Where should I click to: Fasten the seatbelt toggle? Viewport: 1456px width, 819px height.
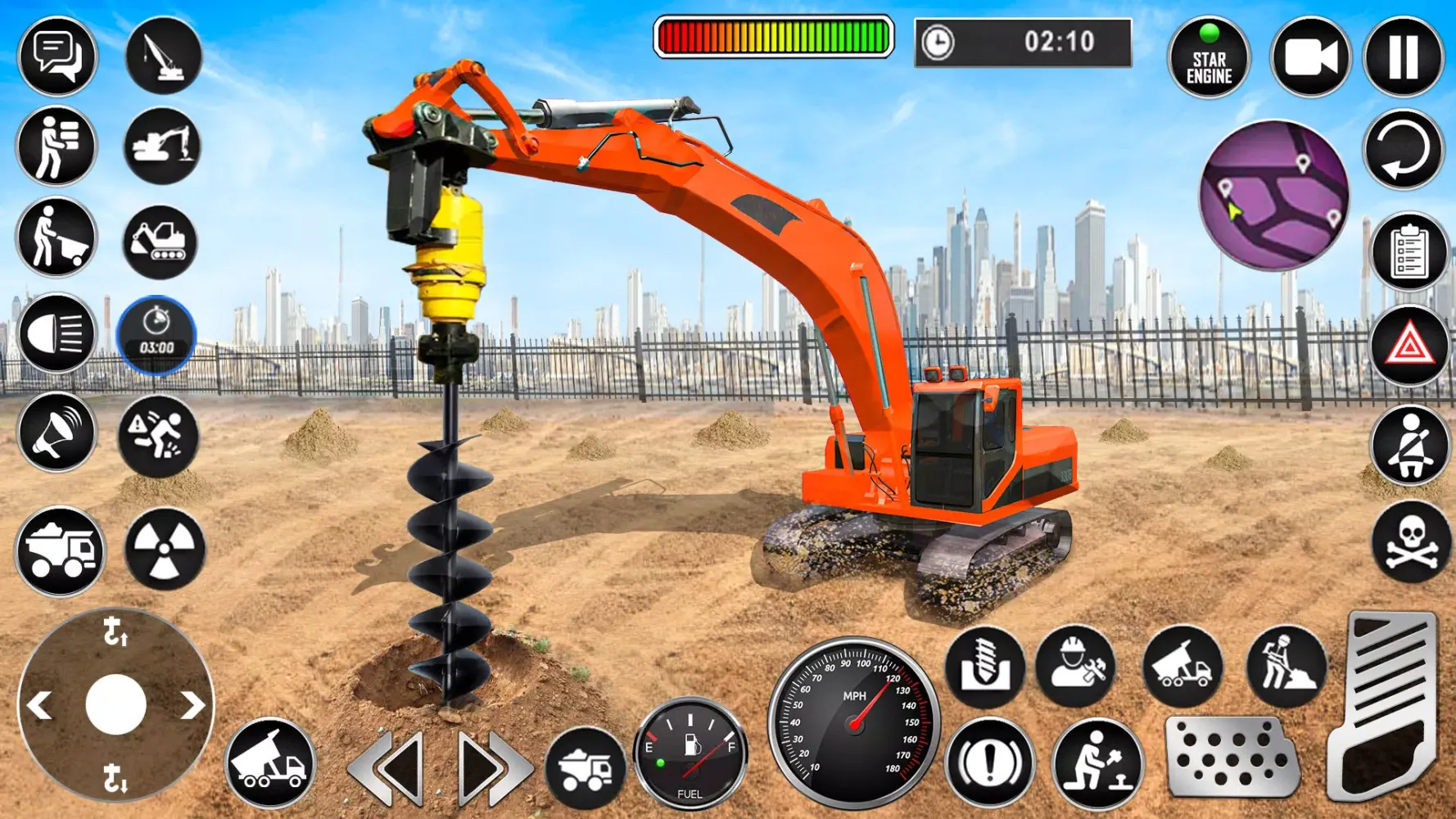1407,450
